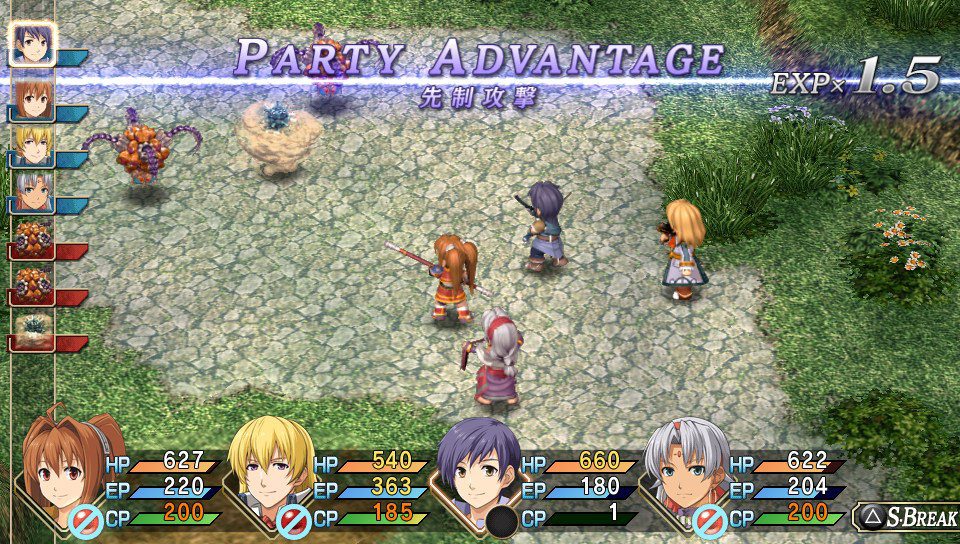The width and height of the screenshot is (960, 544).
Task: Select Joshua's portrait in the turn order bar
Action: [x=32, y=44]
